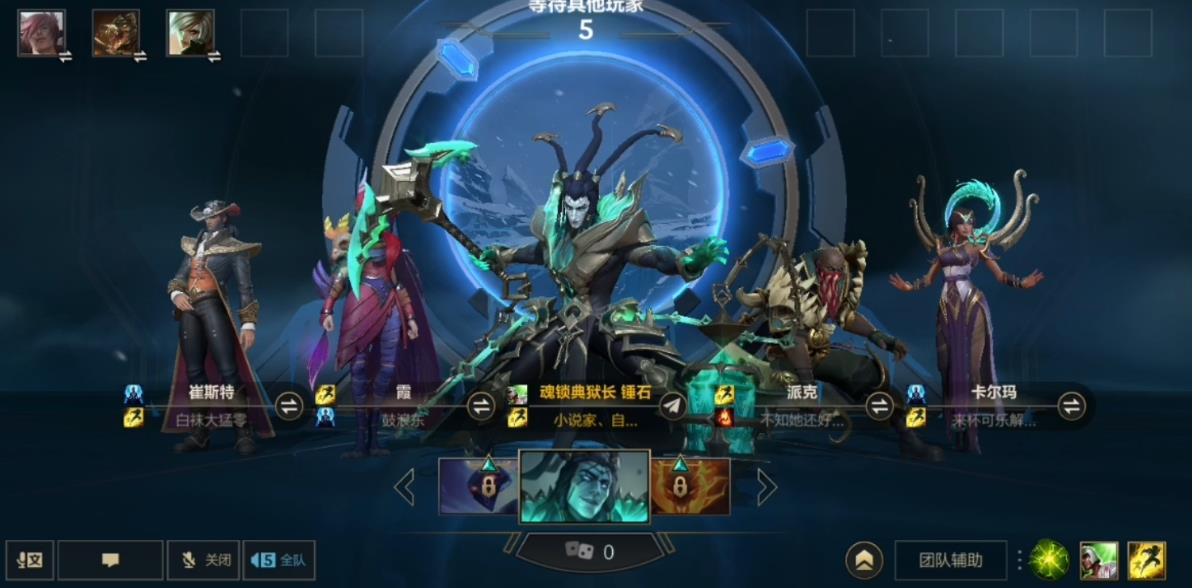Open the green rune icon
Viewport: 1192px width, 588px height.
tap(1049, 560)
